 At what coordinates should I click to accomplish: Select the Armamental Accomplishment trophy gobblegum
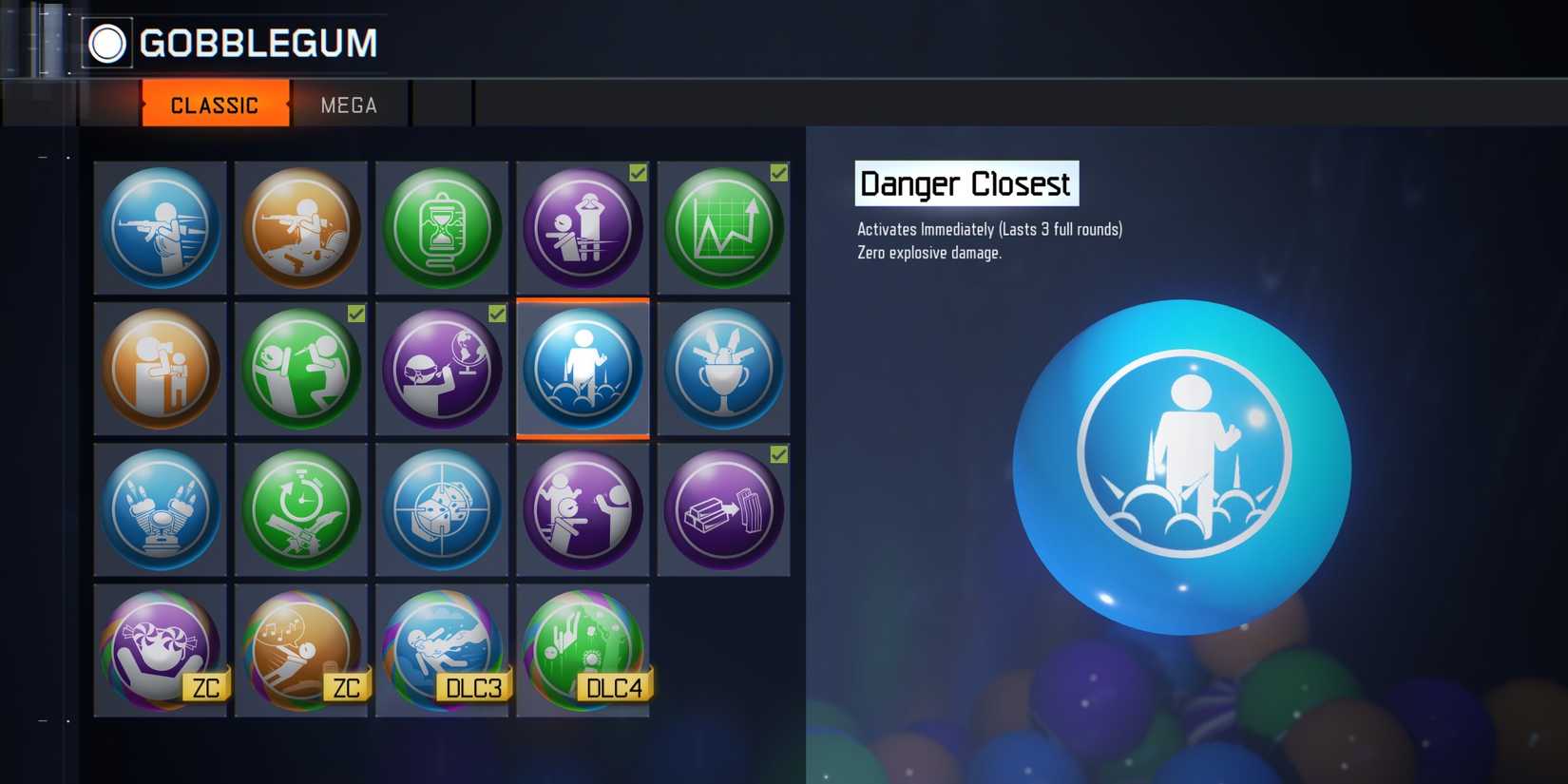click(723, 370)
